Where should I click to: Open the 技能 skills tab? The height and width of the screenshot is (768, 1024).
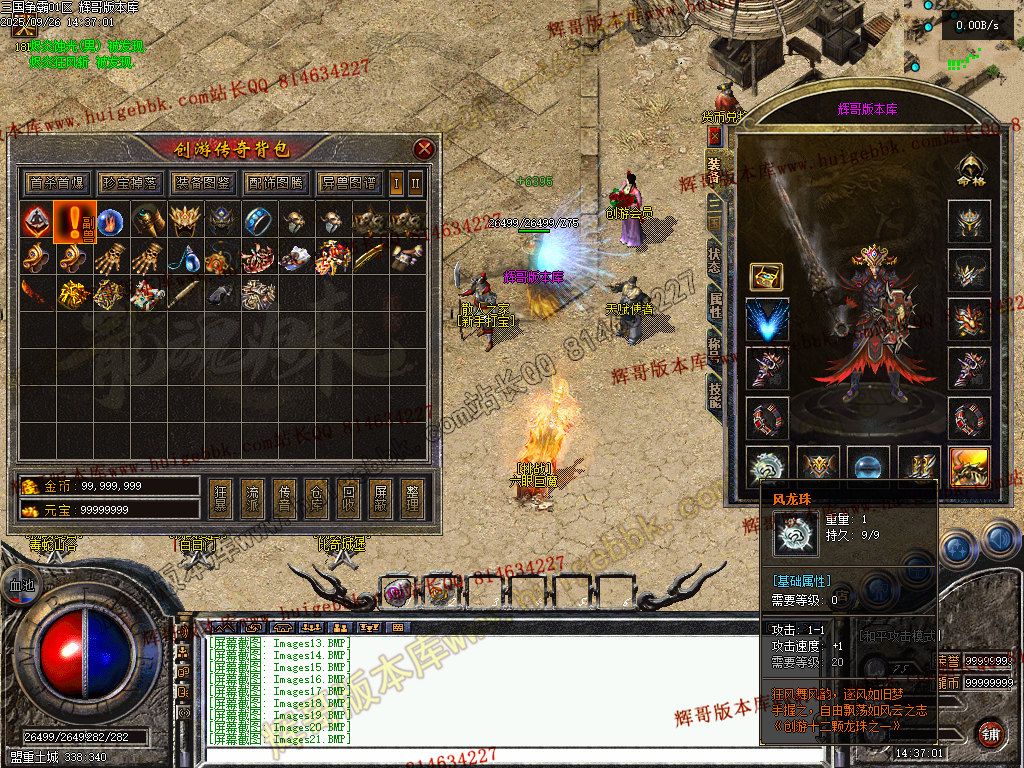(x=714, y=395)
